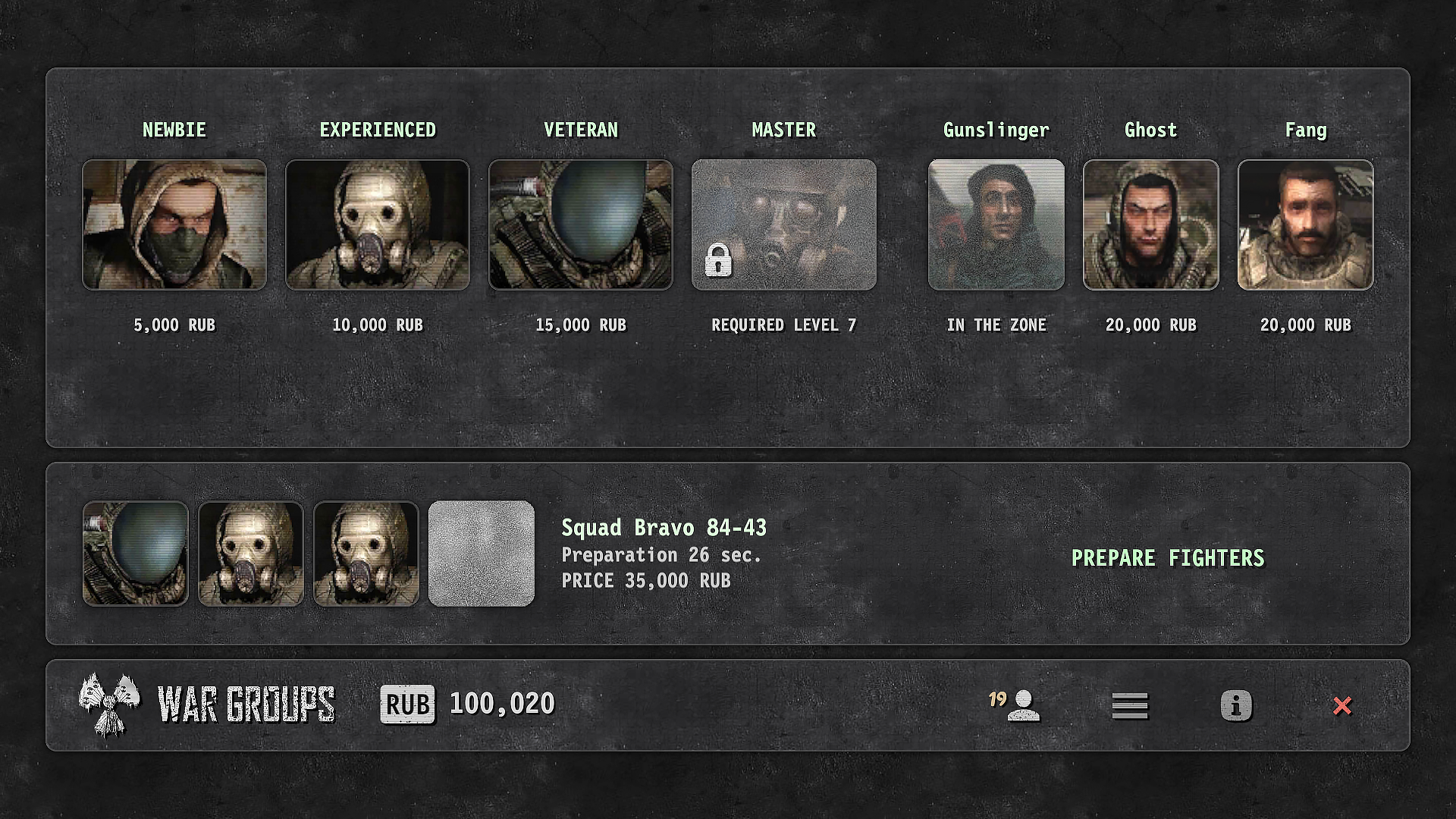Select Ghost costing 20,000 RUB
Screen dimensions: 1456x819
1150,224
